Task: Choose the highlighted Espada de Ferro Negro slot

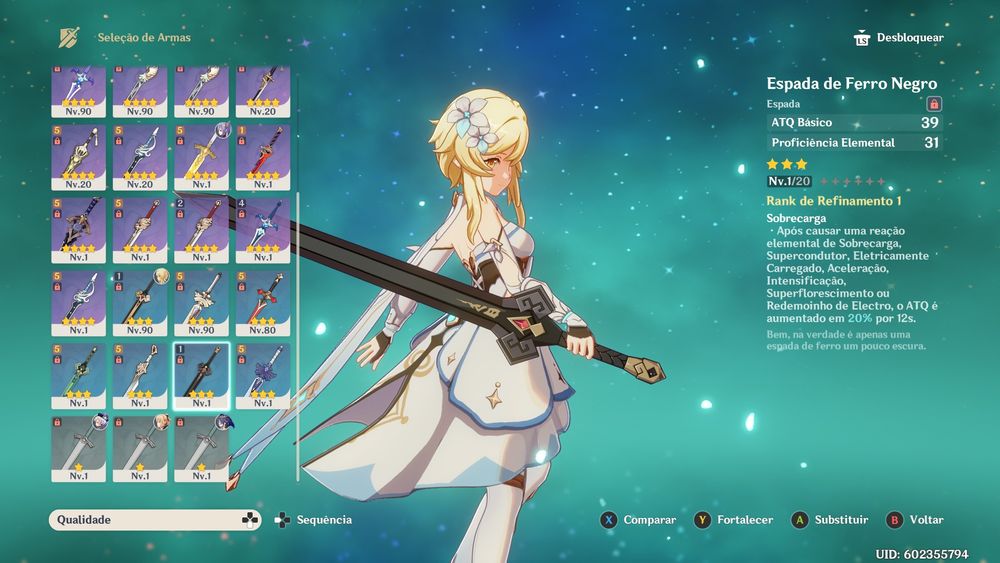Action: click(x=201, y=375)
